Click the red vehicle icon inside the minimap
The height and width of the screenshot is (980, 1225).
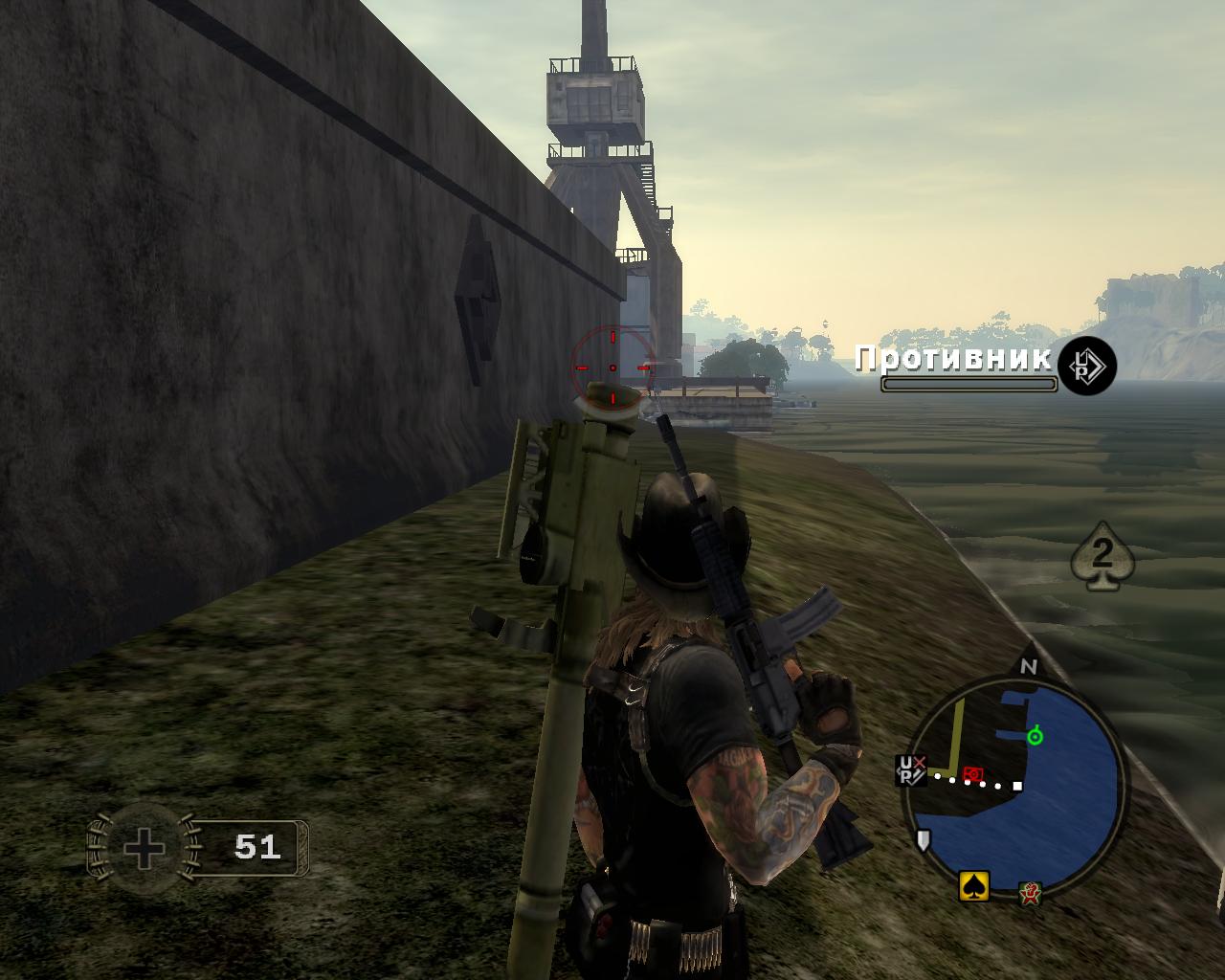[972, 774]
